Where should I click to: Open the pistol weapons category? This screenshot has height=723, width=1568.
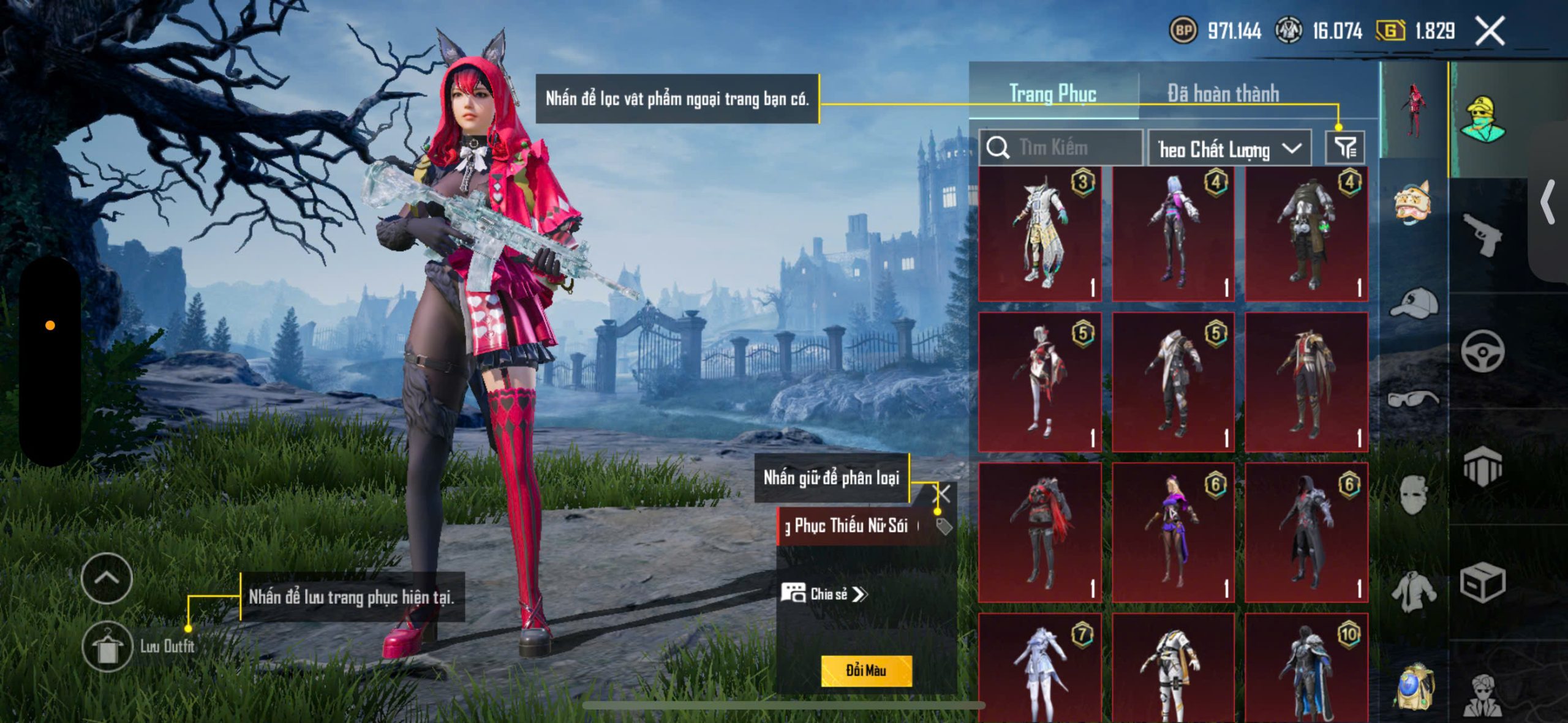tap(1482, 234)
